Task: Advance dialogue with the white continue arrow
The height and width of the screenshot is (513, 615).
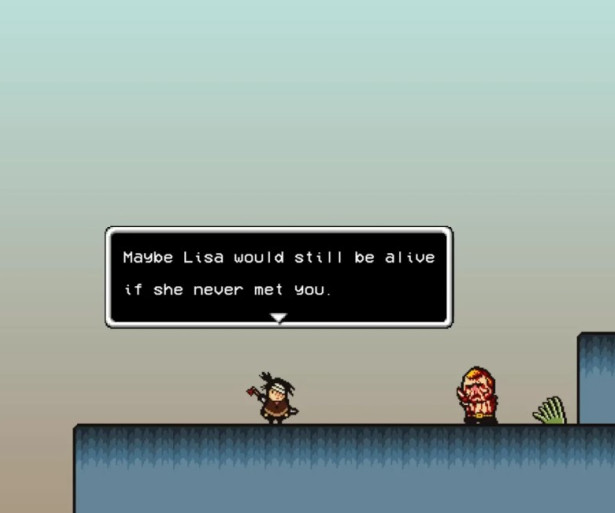Action: click(279, 318)
